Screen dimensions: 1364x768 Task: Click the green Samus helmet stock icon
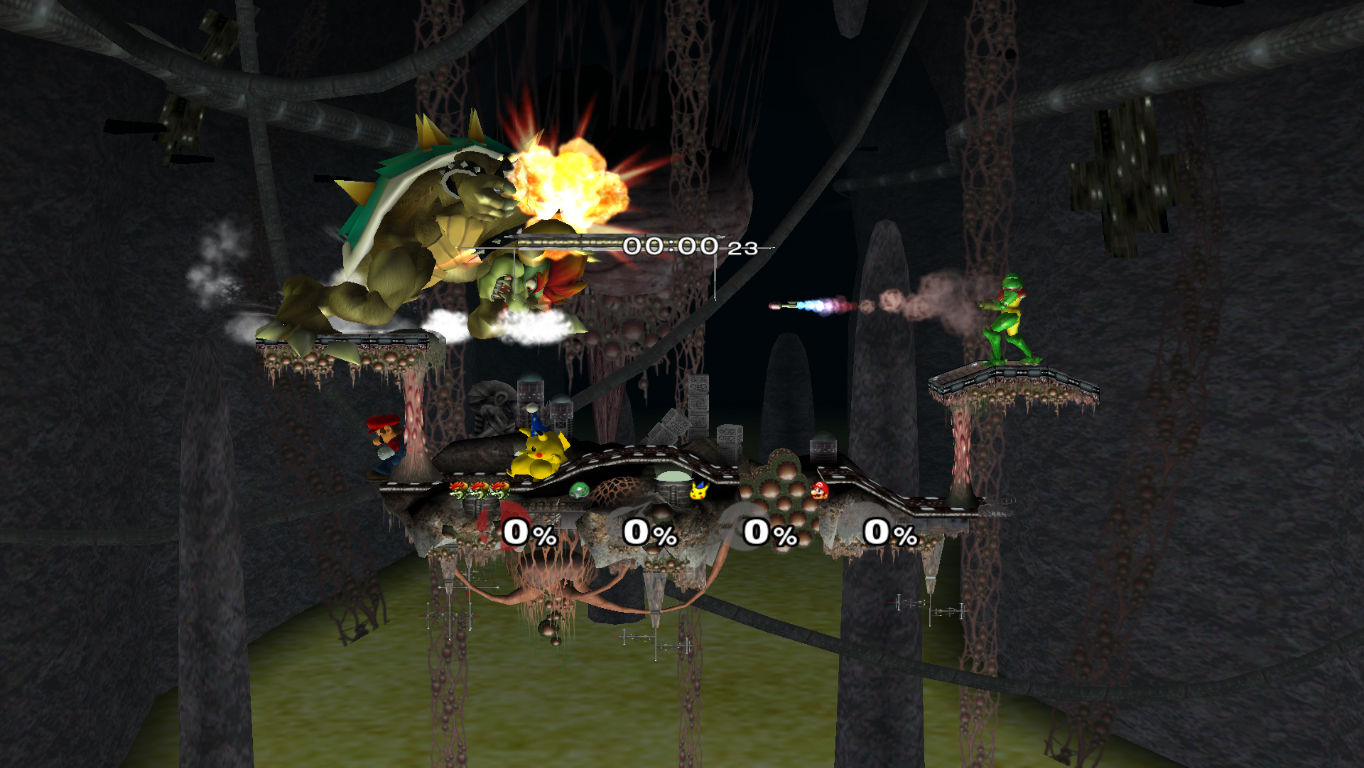579,490
